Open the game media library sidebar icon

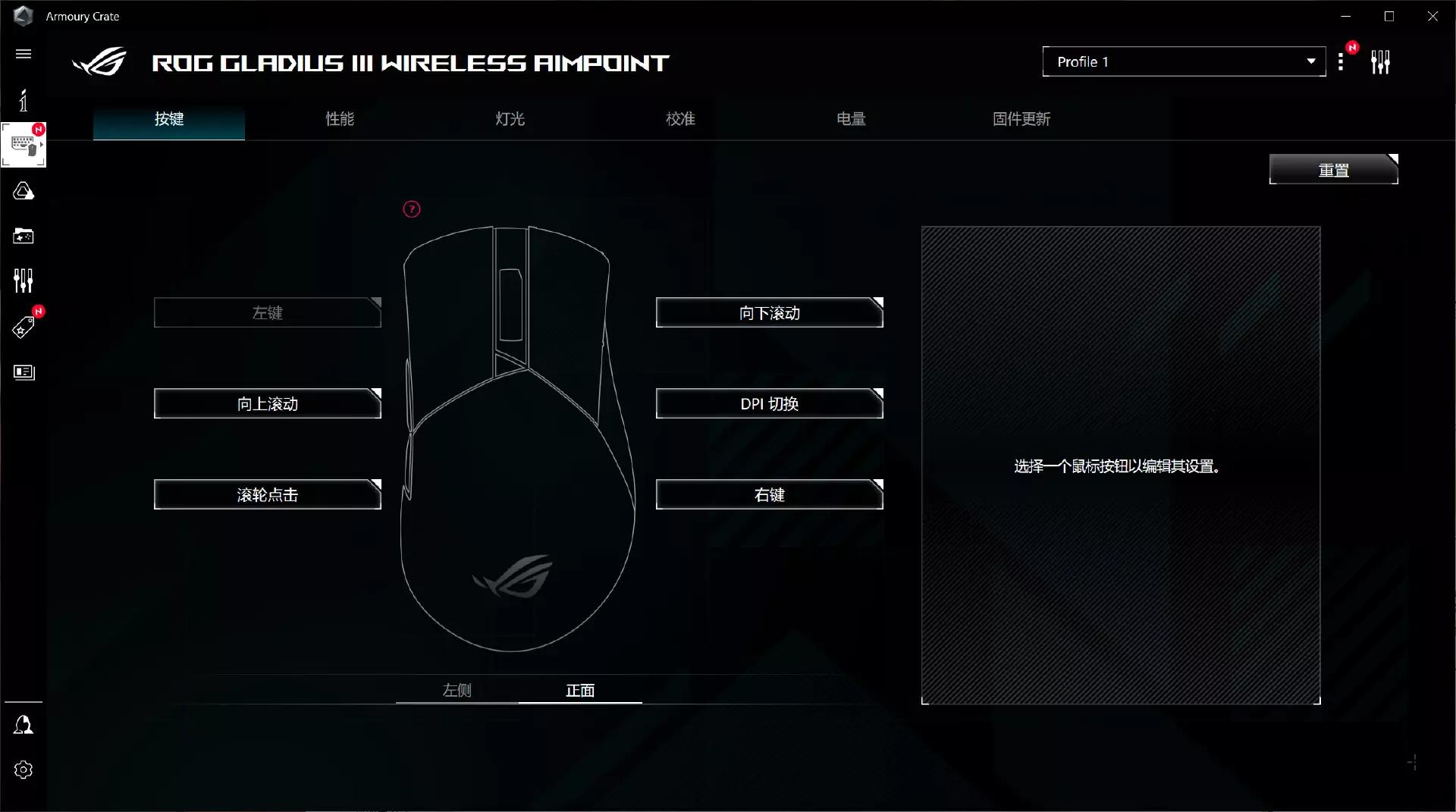(24, 236)
